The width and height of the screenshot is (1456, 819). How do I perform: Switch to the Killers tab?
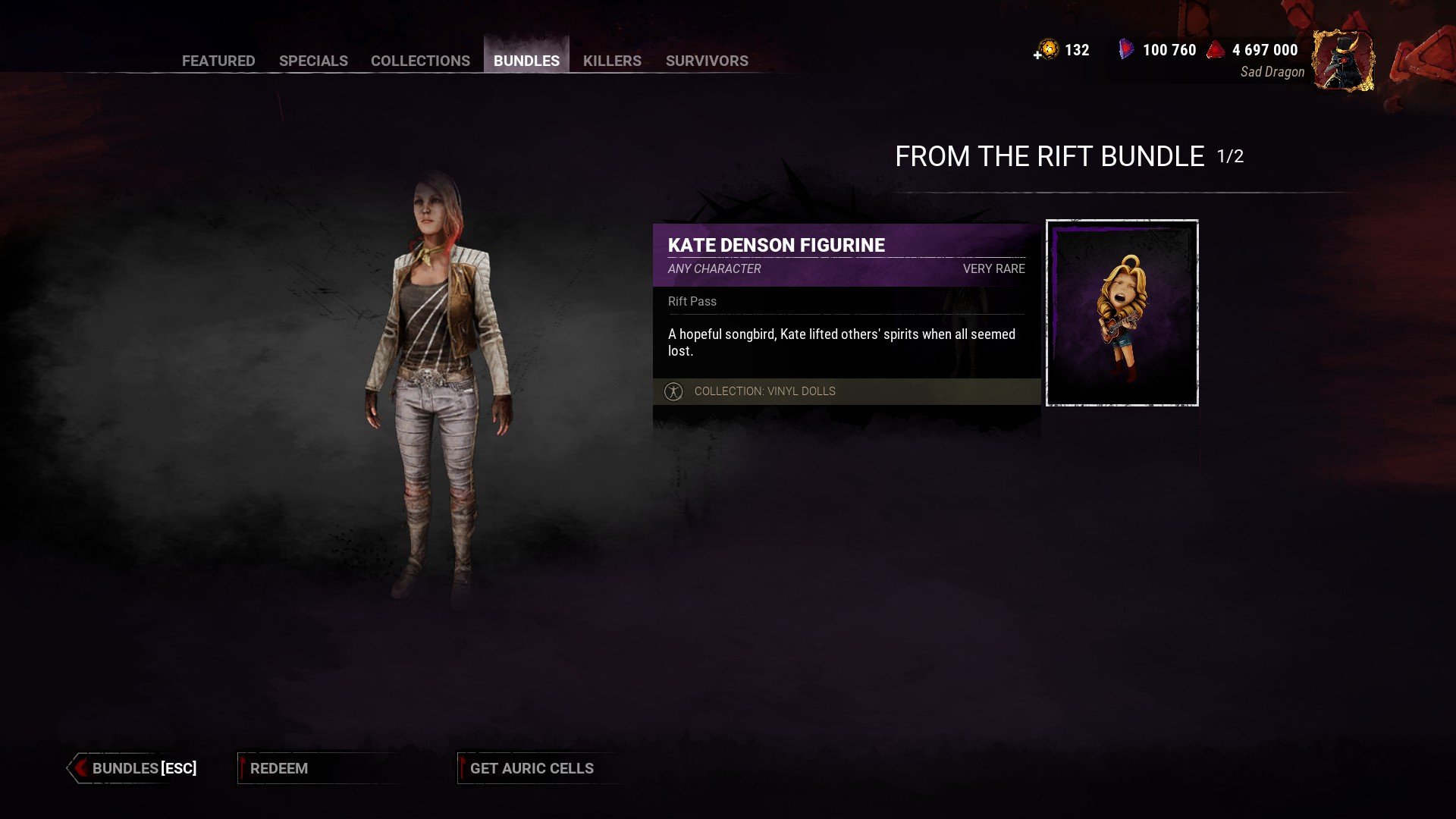pos(611,61)
